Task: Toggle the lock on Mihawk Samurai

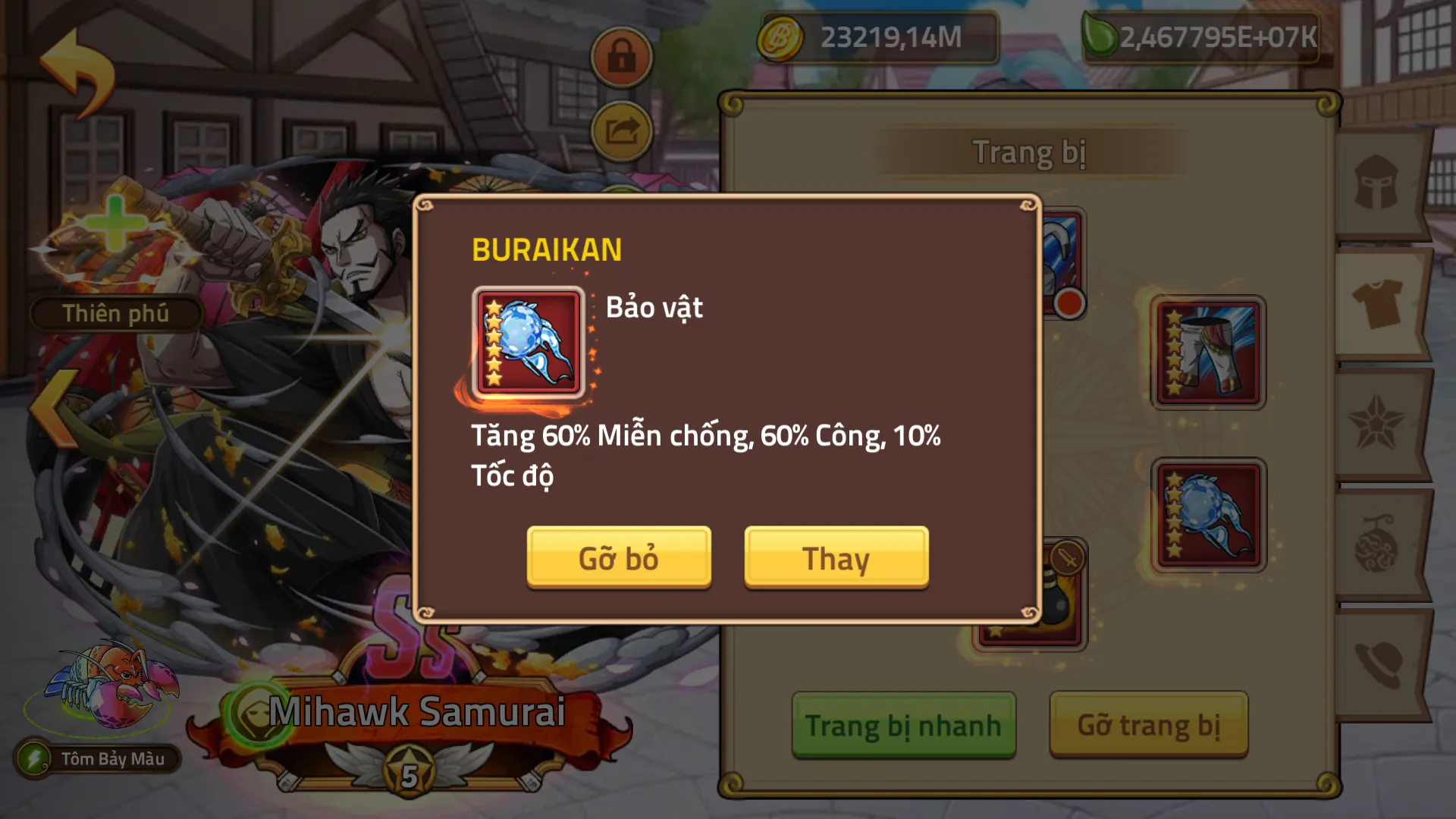Action: tap(620, 55)
